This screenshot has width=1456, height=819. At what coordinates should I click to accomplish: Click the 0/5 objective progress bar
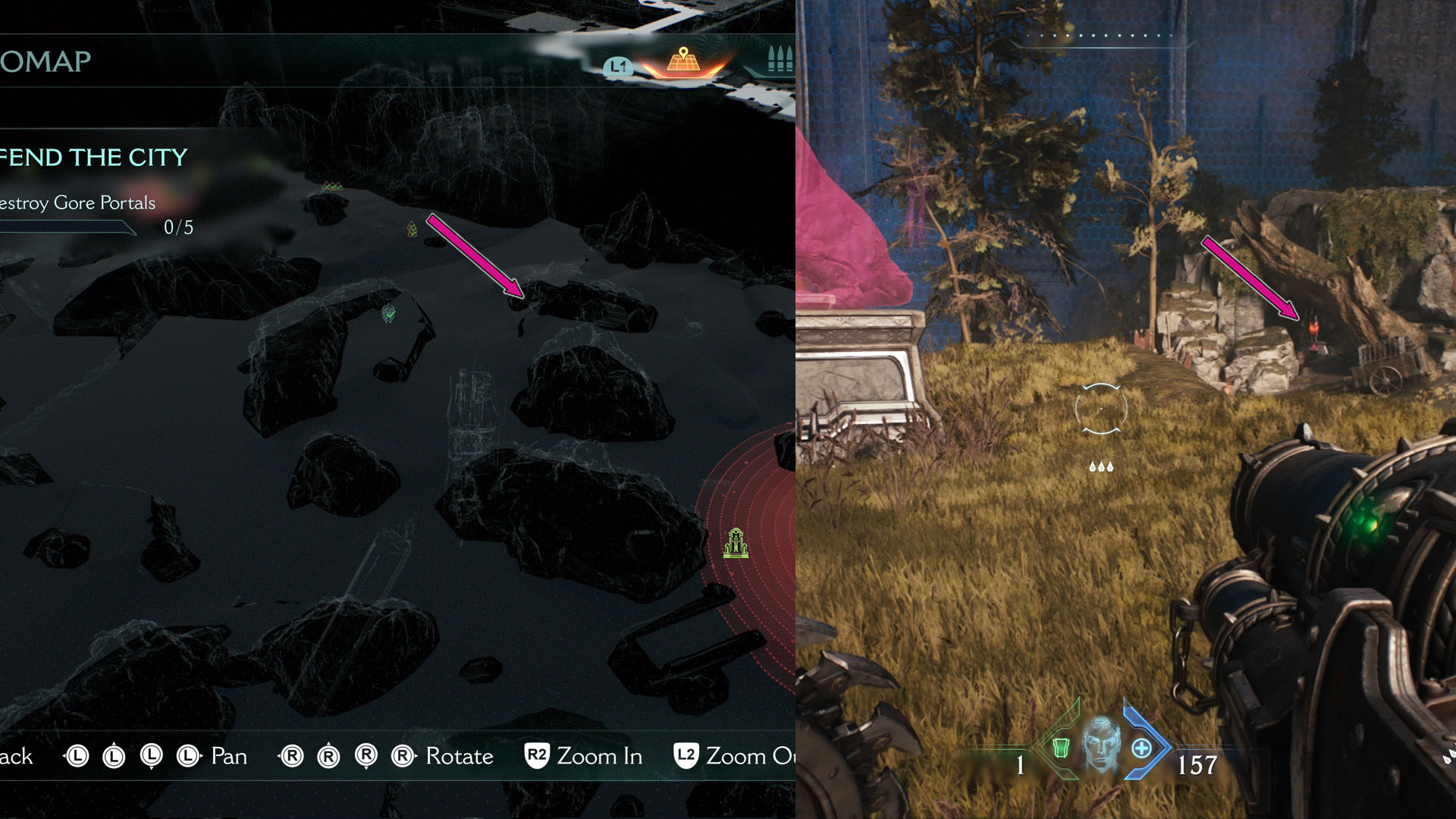(178, 226)
